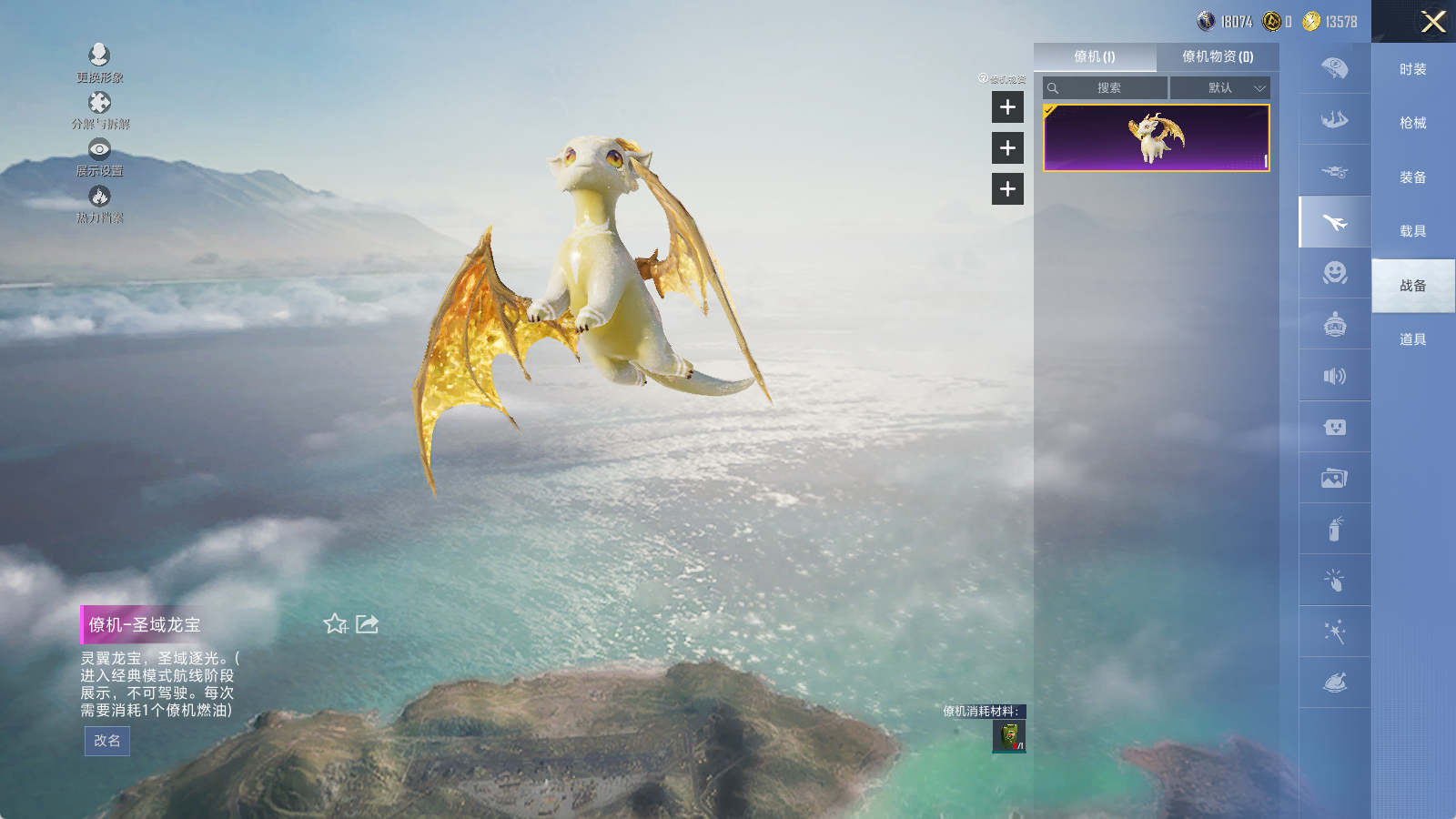Open 更换形象 to change appearance
The height and width of the screenshot is (819, 1456).
click(x=99, y=56)
